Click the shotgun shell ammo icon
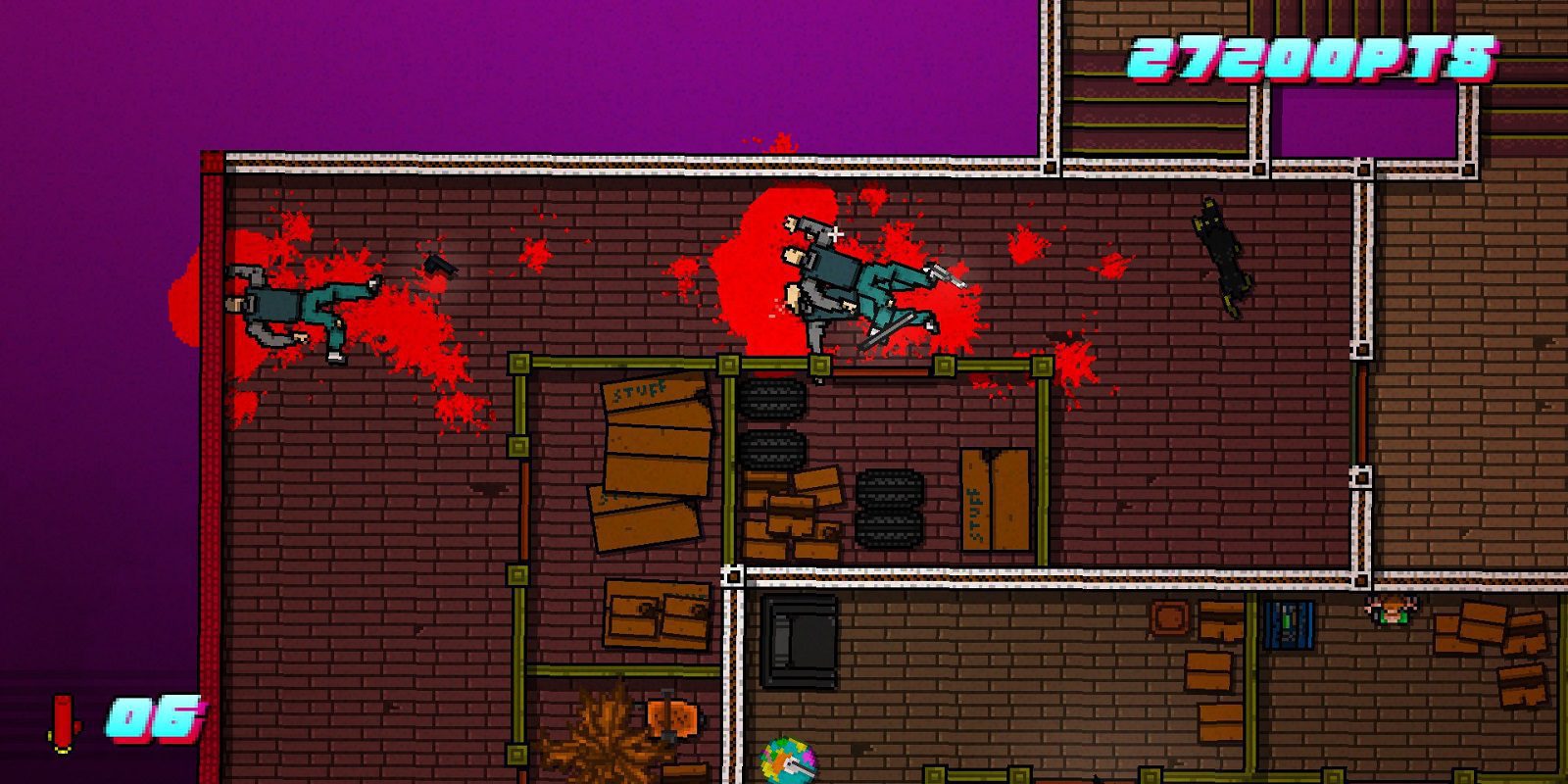Screen dimensions: 1568x784 pos(61,722)
